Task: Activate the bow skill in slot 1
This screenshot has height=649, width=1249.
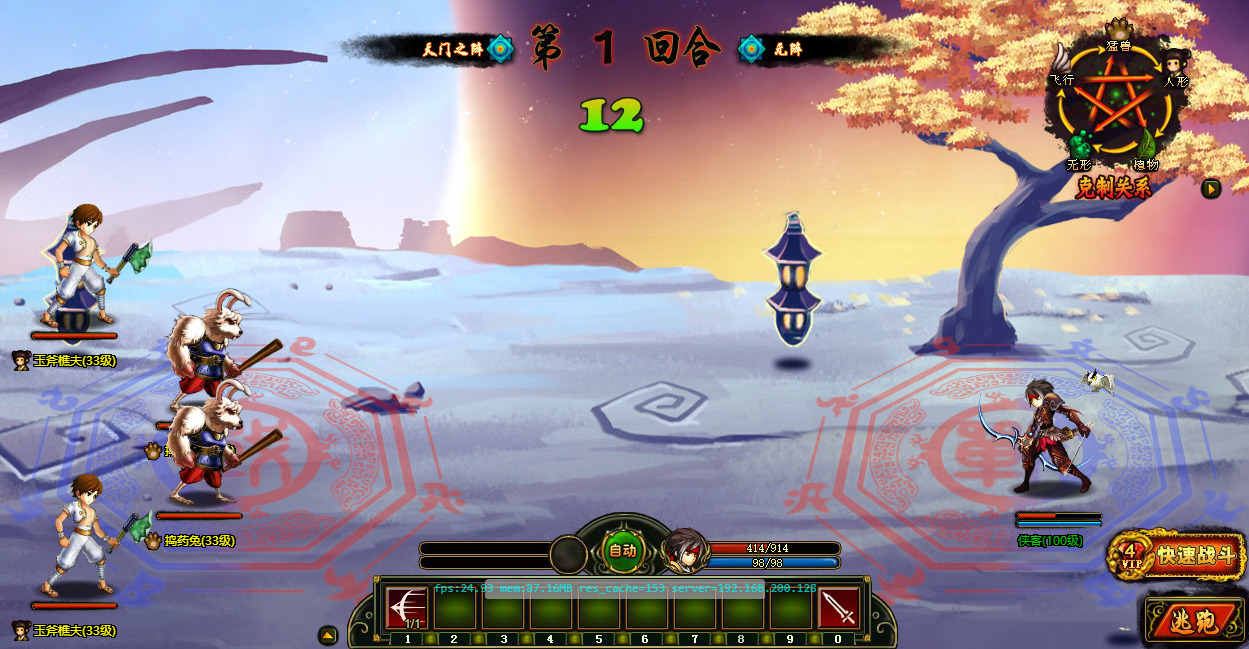Action: coord(406,607)
